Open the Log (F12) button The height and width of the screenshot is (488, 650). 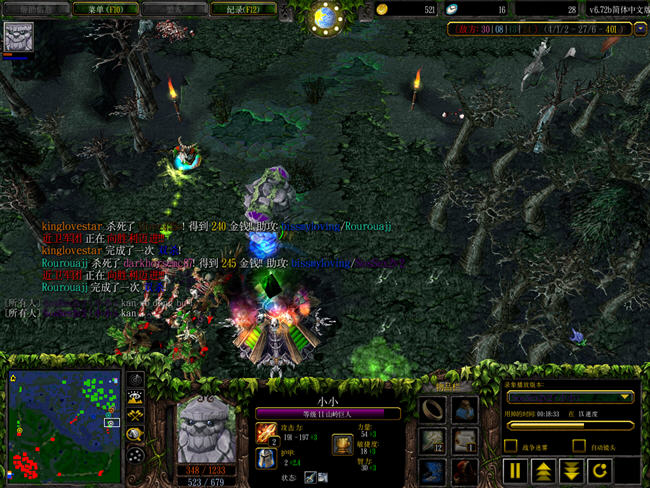coord(244,8)
